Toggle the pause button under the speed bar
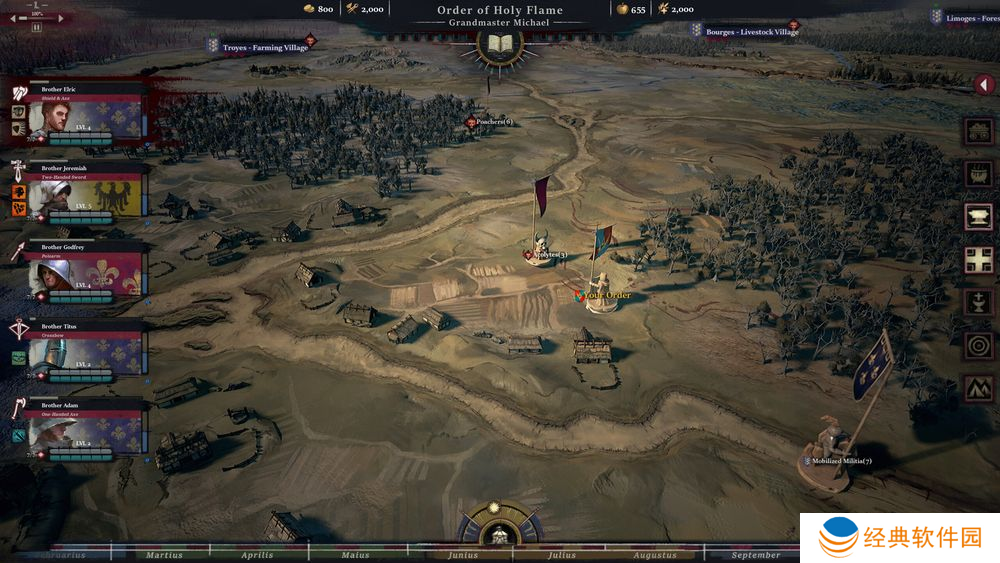Image resolution: width=1000 pixels, height=563 pixels. (37, 28)
